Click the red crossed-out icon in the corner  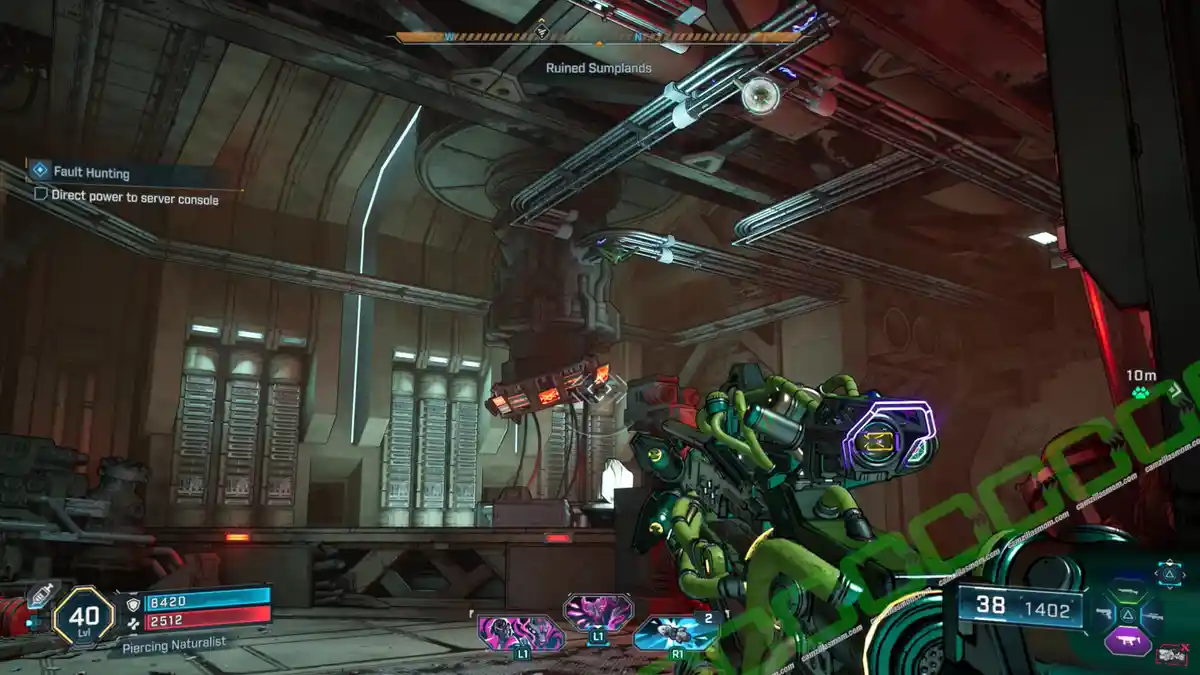[1170, 655]
